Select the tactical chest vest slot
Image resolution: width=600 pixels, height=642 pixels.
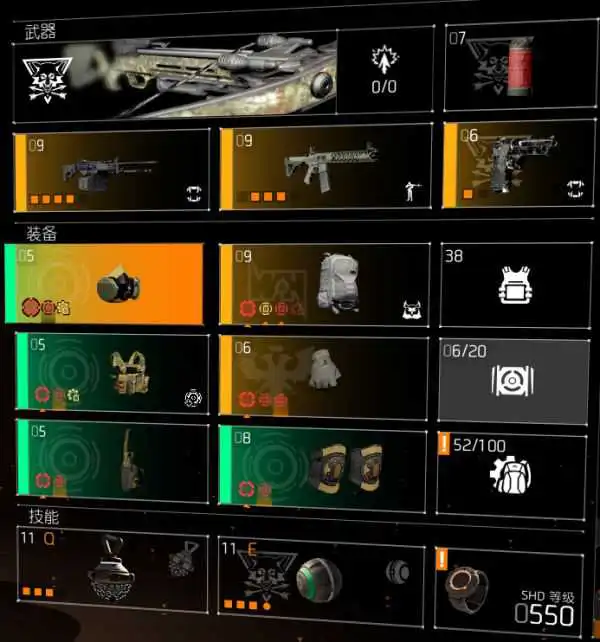pos(112,375)
